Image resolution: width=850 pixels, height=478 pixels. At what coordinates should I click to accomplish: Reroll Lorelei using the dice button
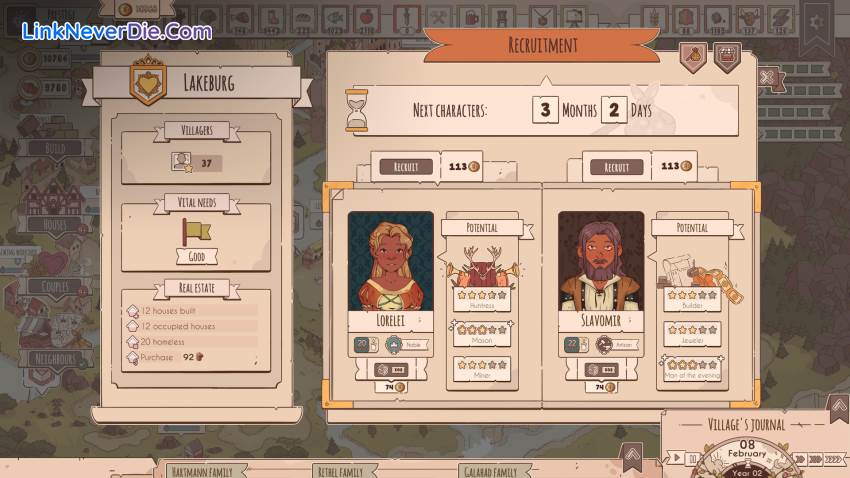click(391, 369)
